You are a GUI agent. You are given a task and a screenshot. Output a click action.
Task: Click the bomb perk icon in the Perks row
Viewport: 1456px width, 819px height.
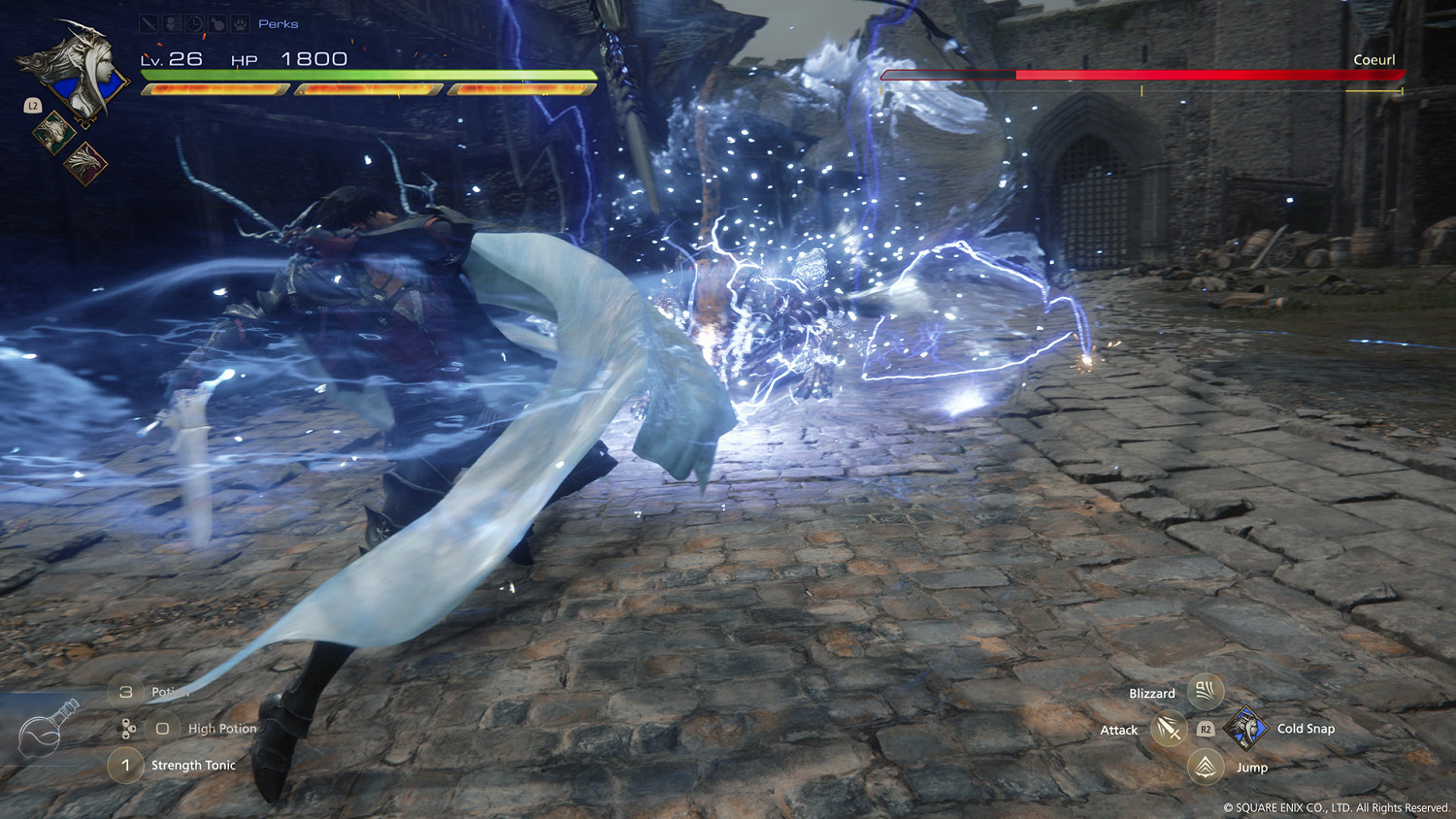216,23
